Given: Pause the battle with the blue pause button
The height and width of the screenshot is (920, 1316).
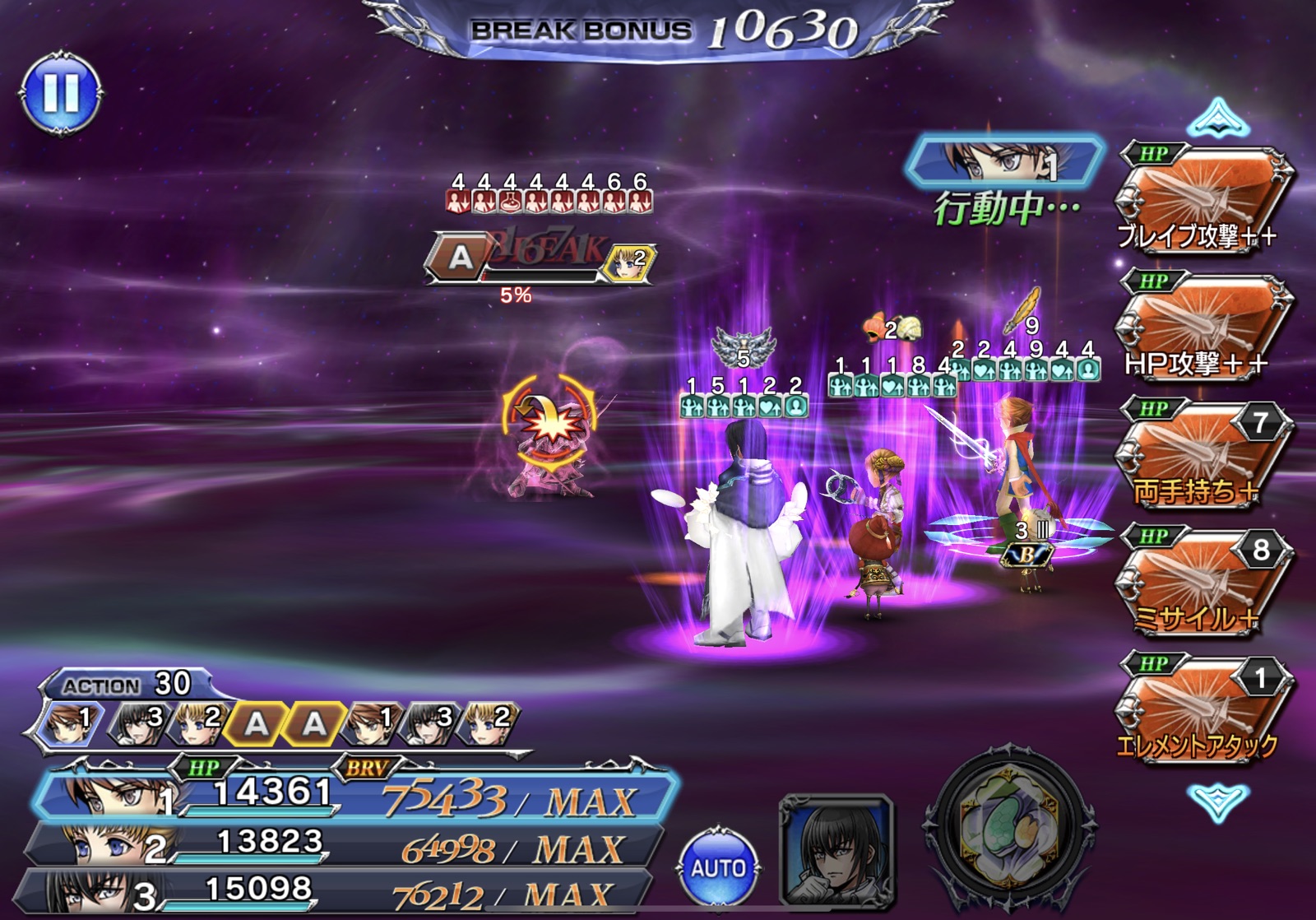Looking at the screenshot, I should coord(61,92).
